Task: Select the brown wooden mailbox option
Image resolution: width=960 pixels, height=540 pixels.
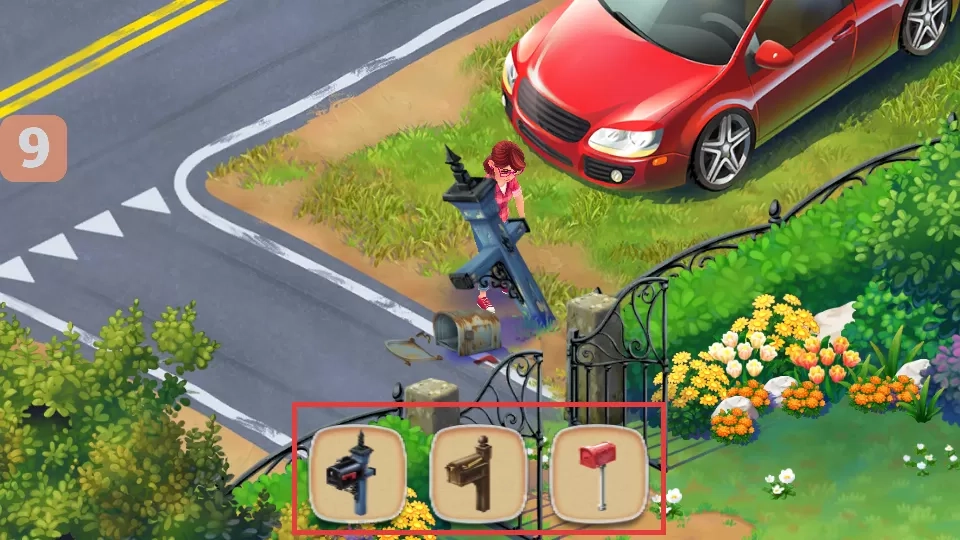Action: (x=478, y=473)
